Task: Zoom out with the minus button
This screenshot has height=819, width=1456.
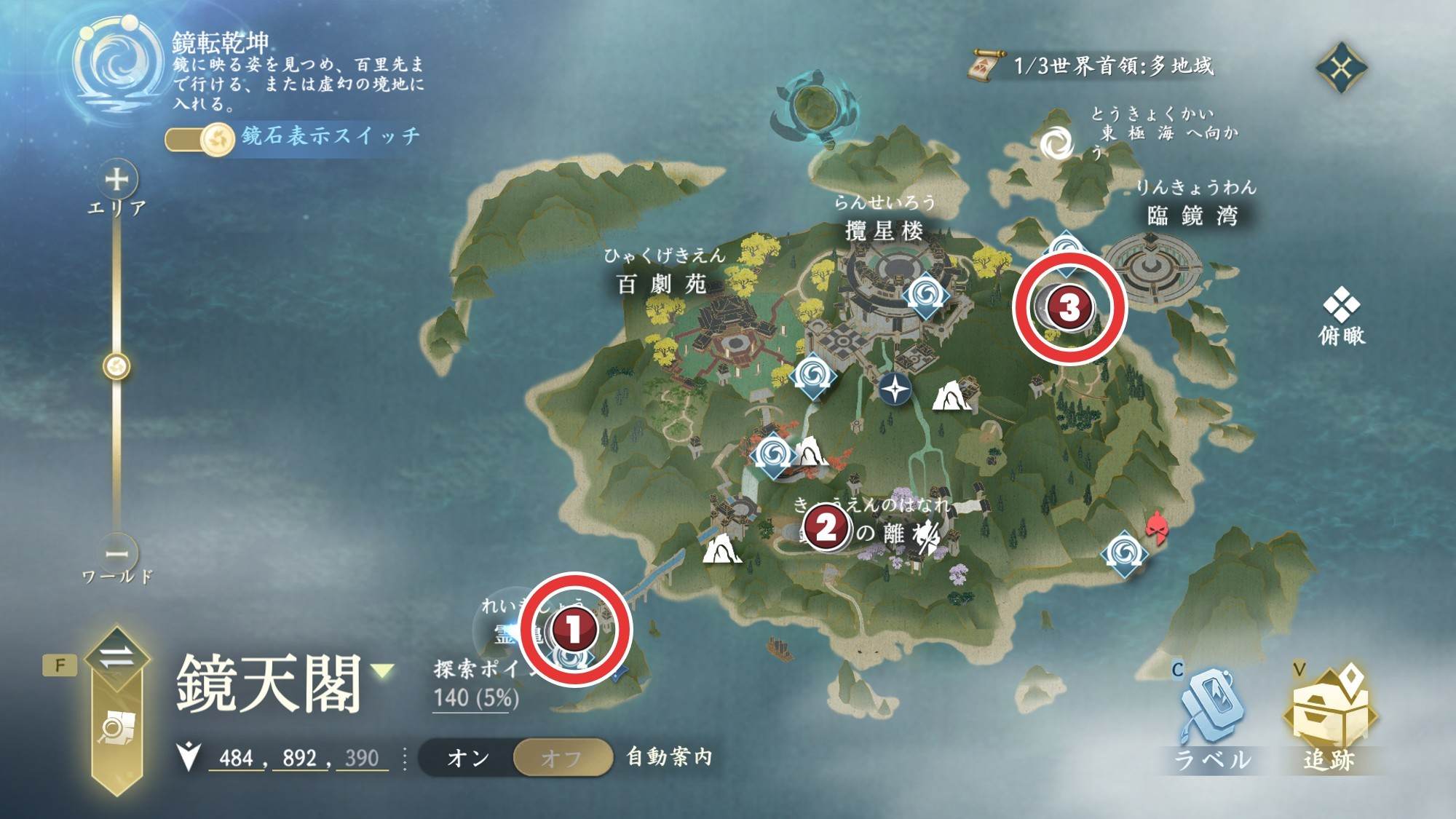Action: point(116,553)
